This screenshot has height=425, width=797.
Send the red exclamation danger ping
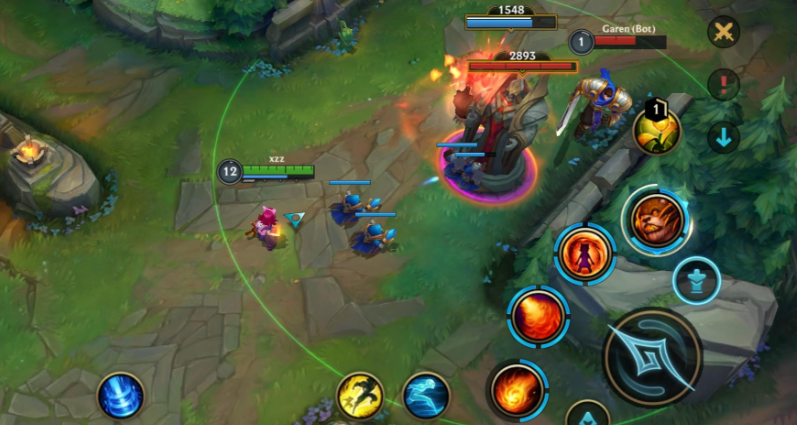click(723, 84)
